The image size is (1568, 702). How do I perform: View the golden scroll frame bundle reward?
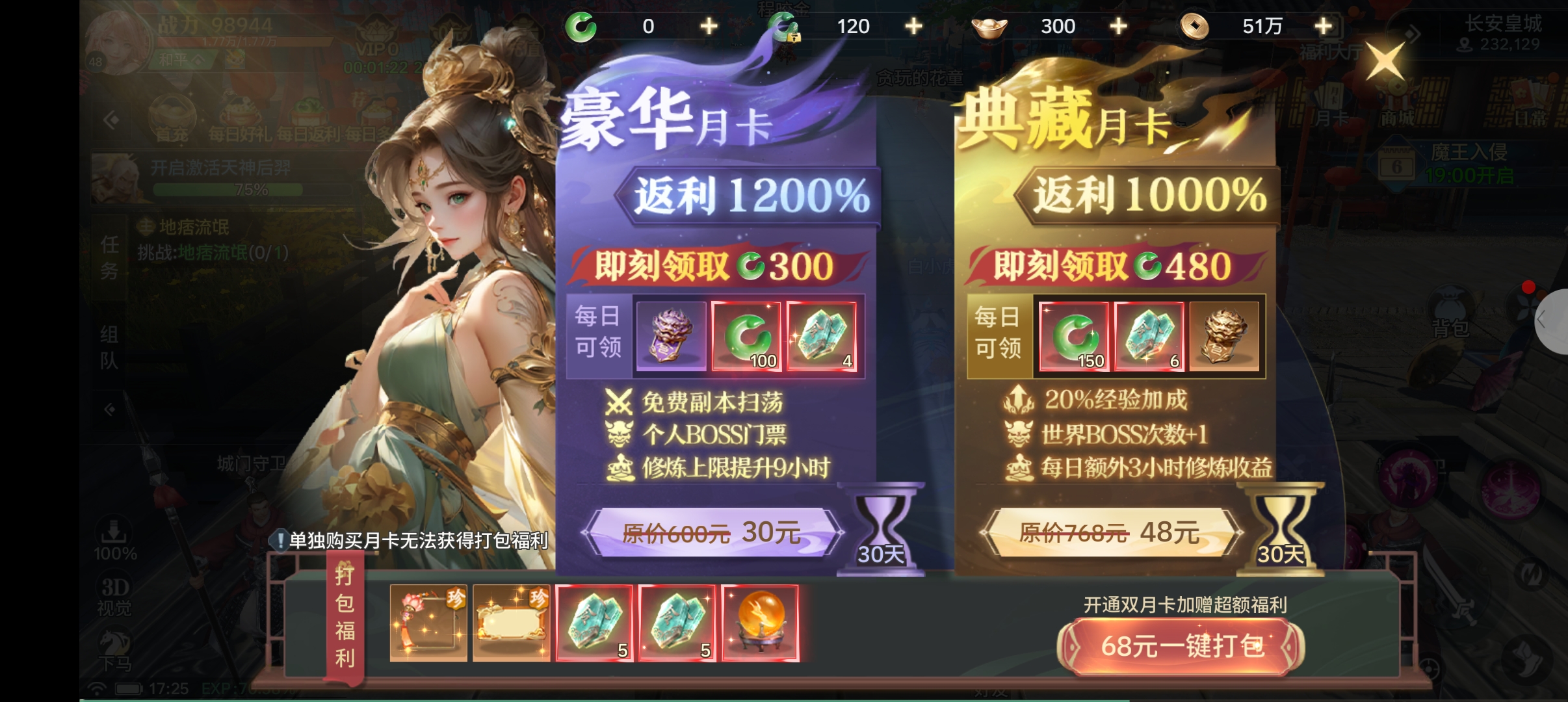tap(511, 623)
